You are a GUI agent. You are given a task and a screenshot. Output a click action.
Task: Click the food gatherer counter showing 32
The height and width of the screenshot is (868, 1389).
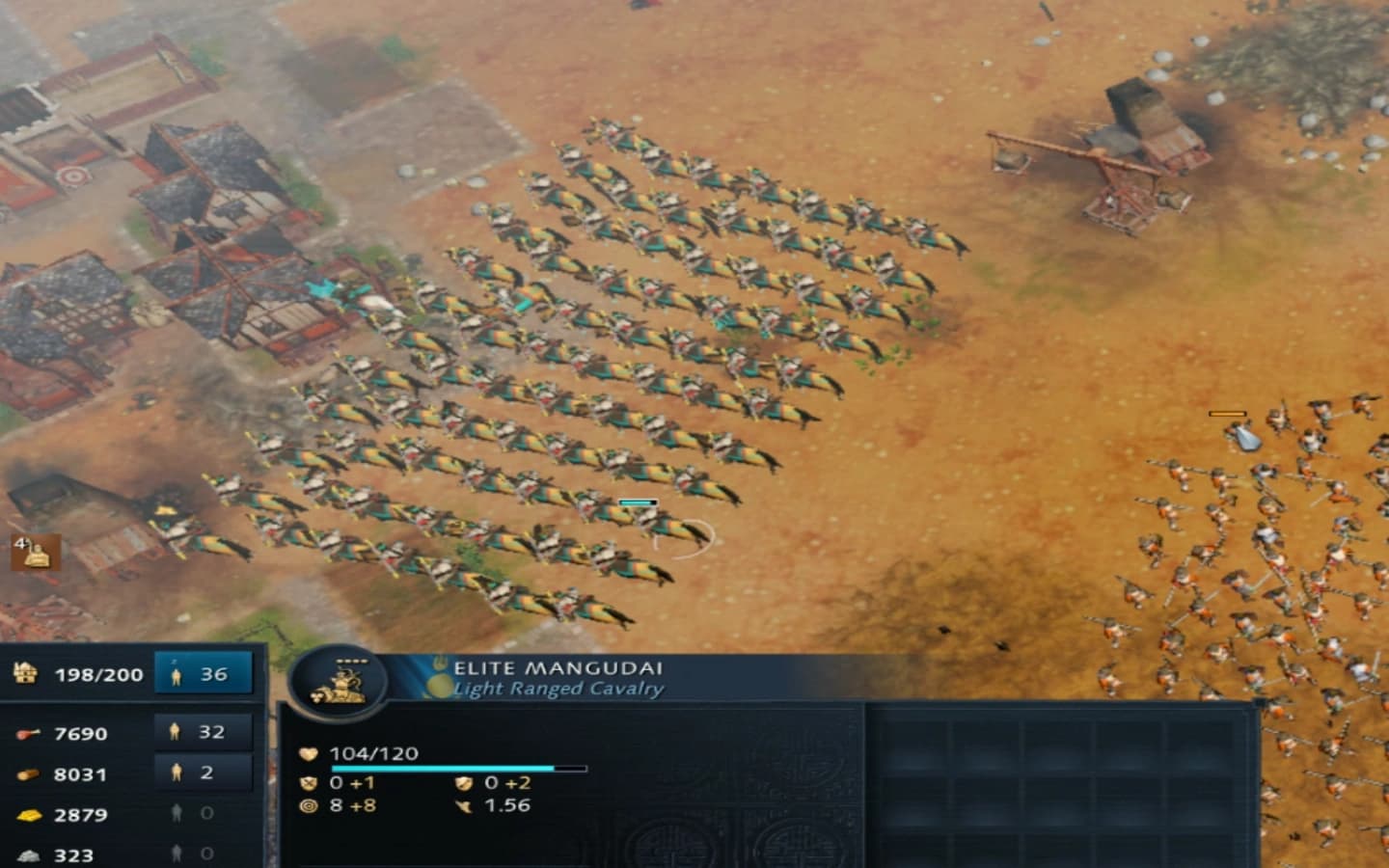[x=201, y=731]
